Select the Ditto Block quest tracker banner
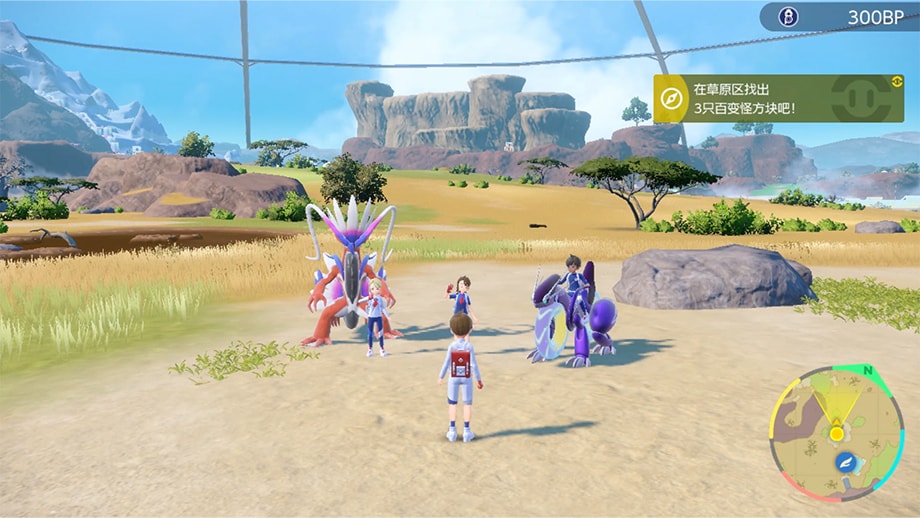This screenshot has width=920, height=518. click(778, 98)
